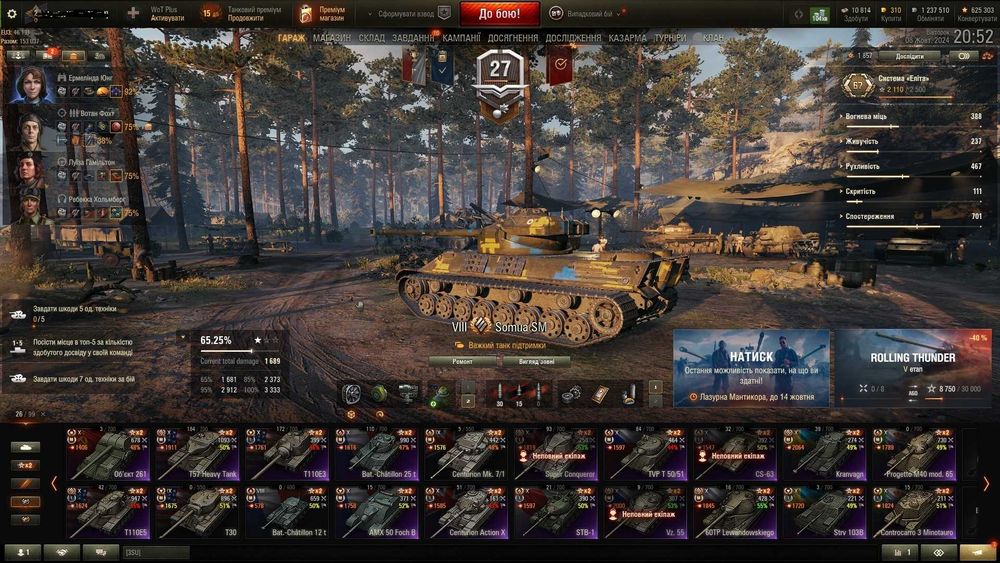The height and width of the screenshot is (563, 1000).
Task: Go to the ДОСЛІДЖЕННЯ tab
Action: click(x=573, y=38)
